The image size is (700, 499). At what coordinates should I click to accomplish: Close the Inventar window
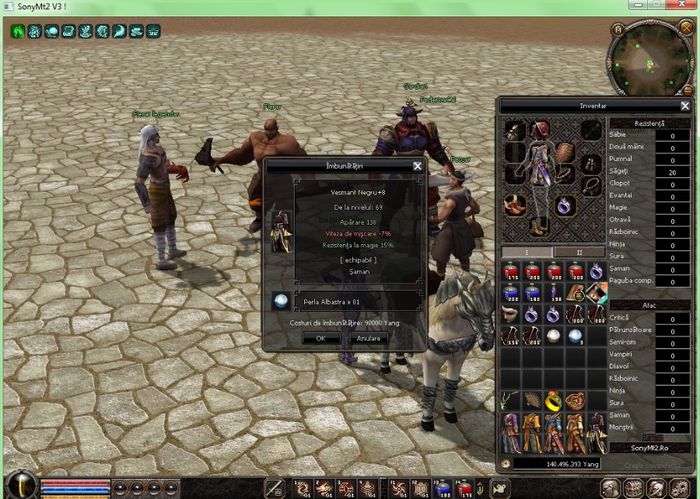pos(685,105)
